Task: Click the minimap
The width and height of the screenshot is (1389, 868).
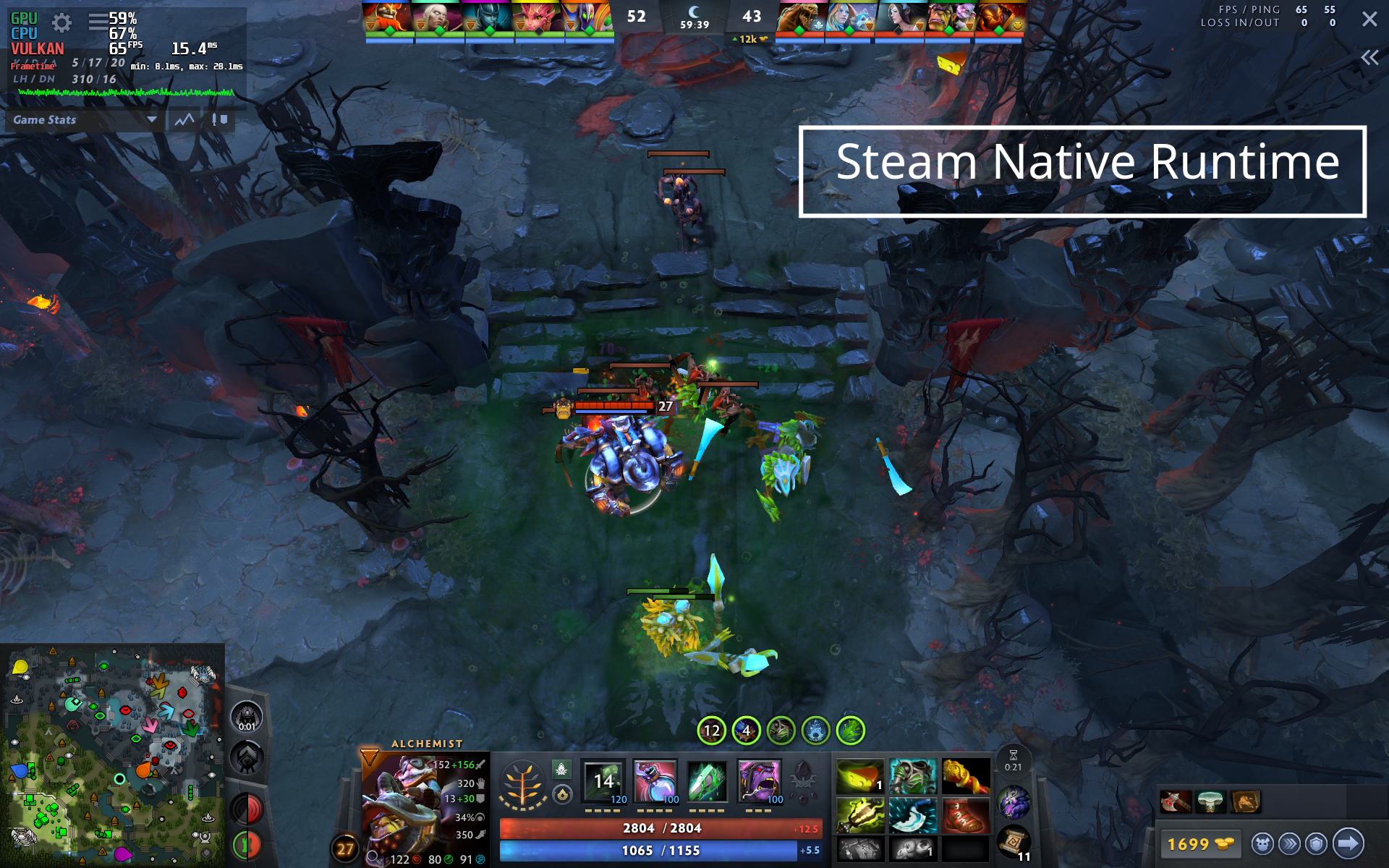Action: click(x=112, y=754)
